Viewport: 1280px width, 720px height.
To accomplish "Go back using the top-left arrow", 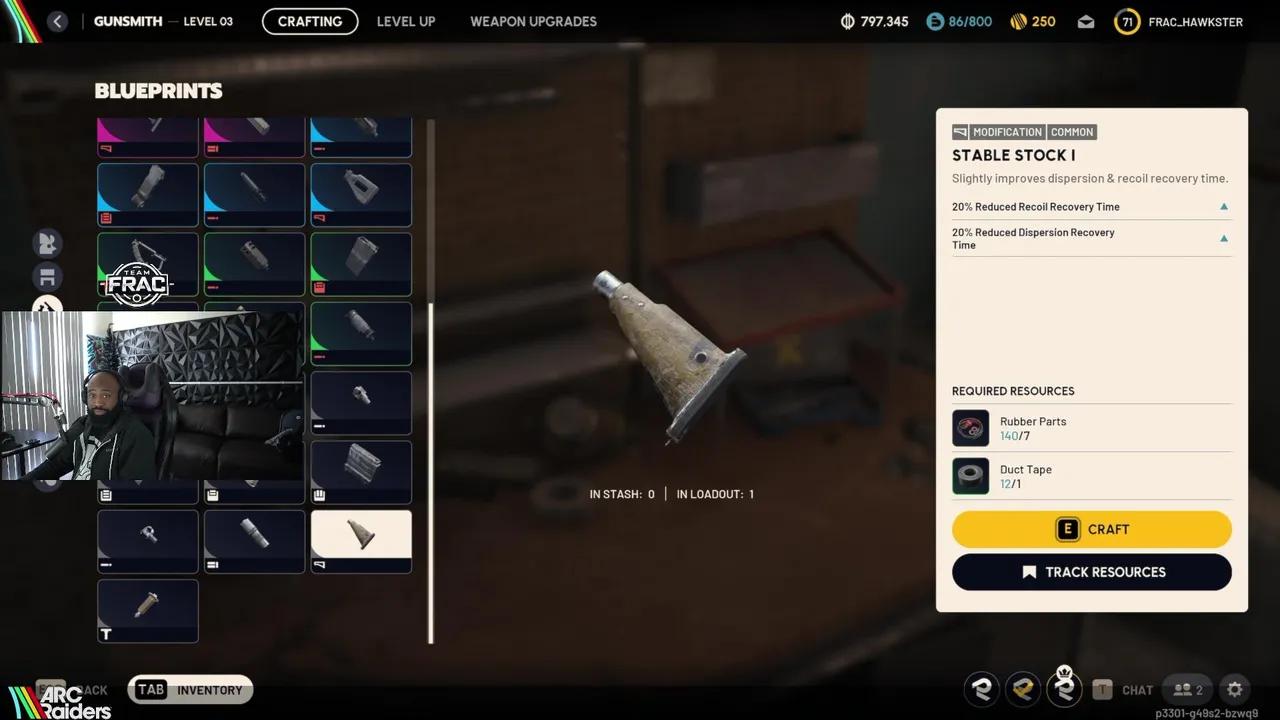I will [57, 21].
